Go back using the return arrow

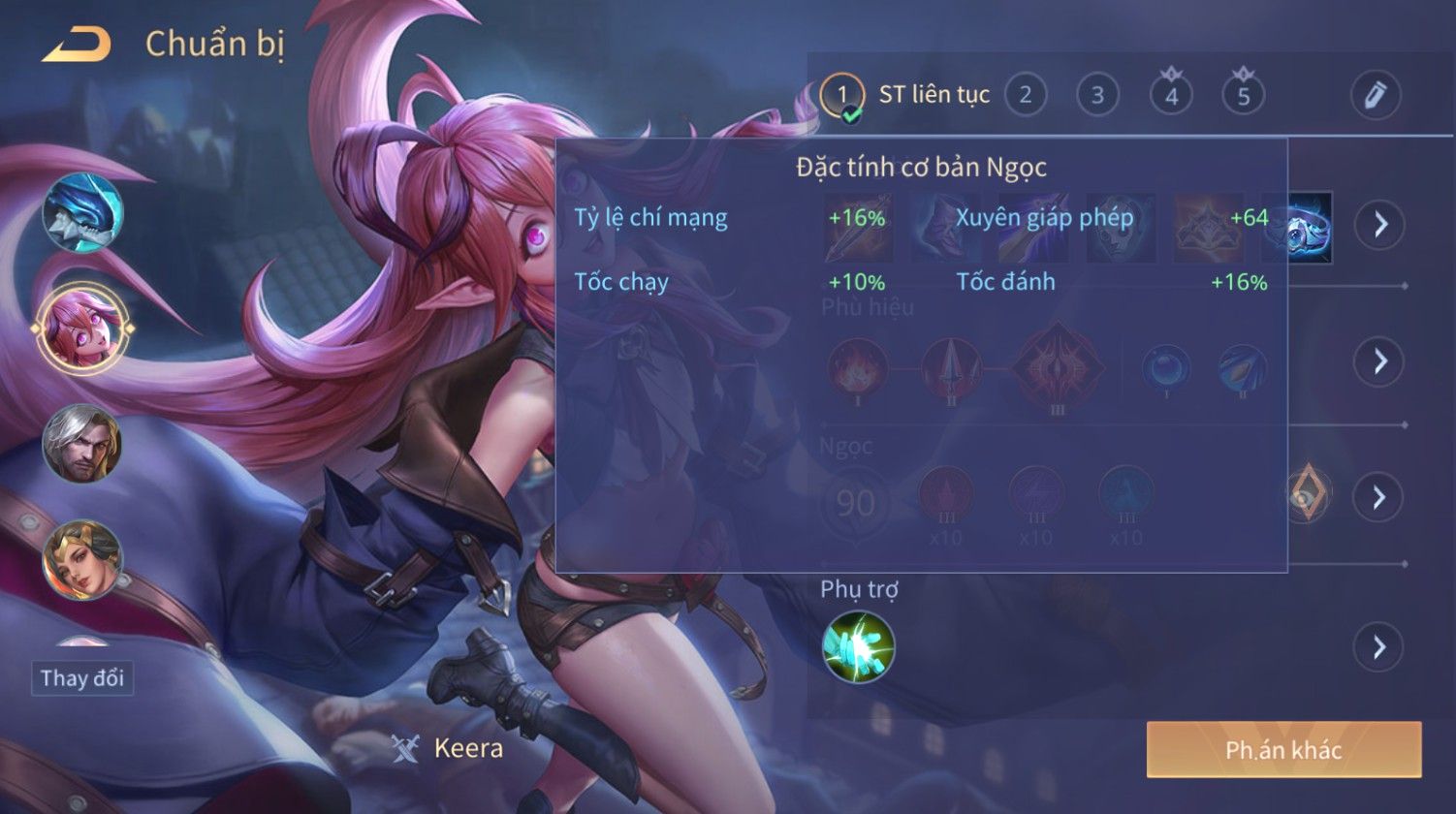[x=76, y=45]
